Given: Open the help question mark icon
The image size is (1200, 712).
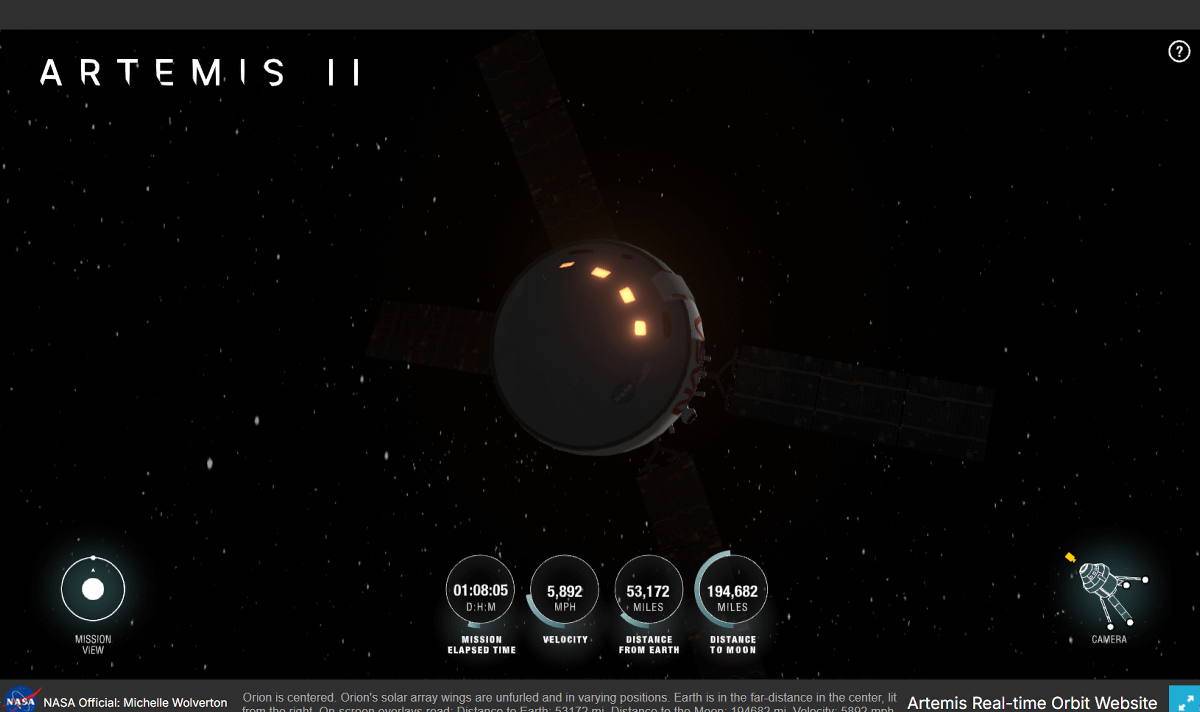Looking at the screenshot, I should pos(1179,52).
